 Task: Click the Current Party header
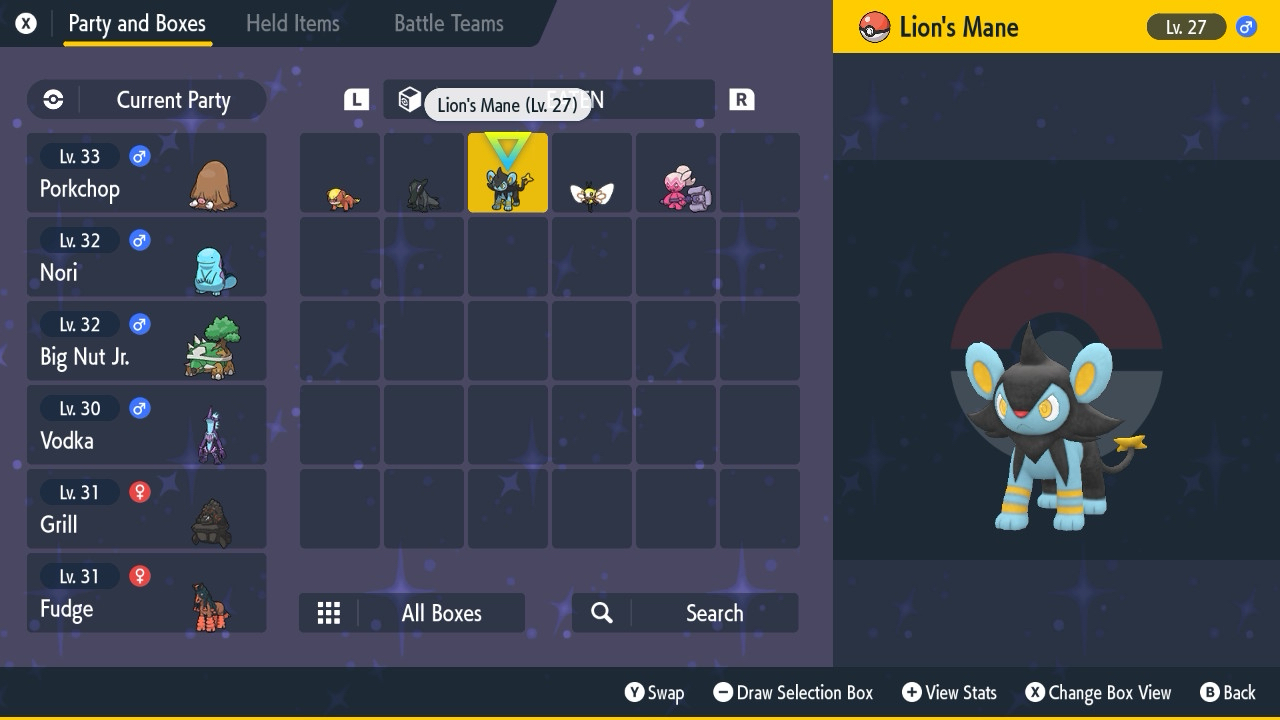tap(146, 100)
